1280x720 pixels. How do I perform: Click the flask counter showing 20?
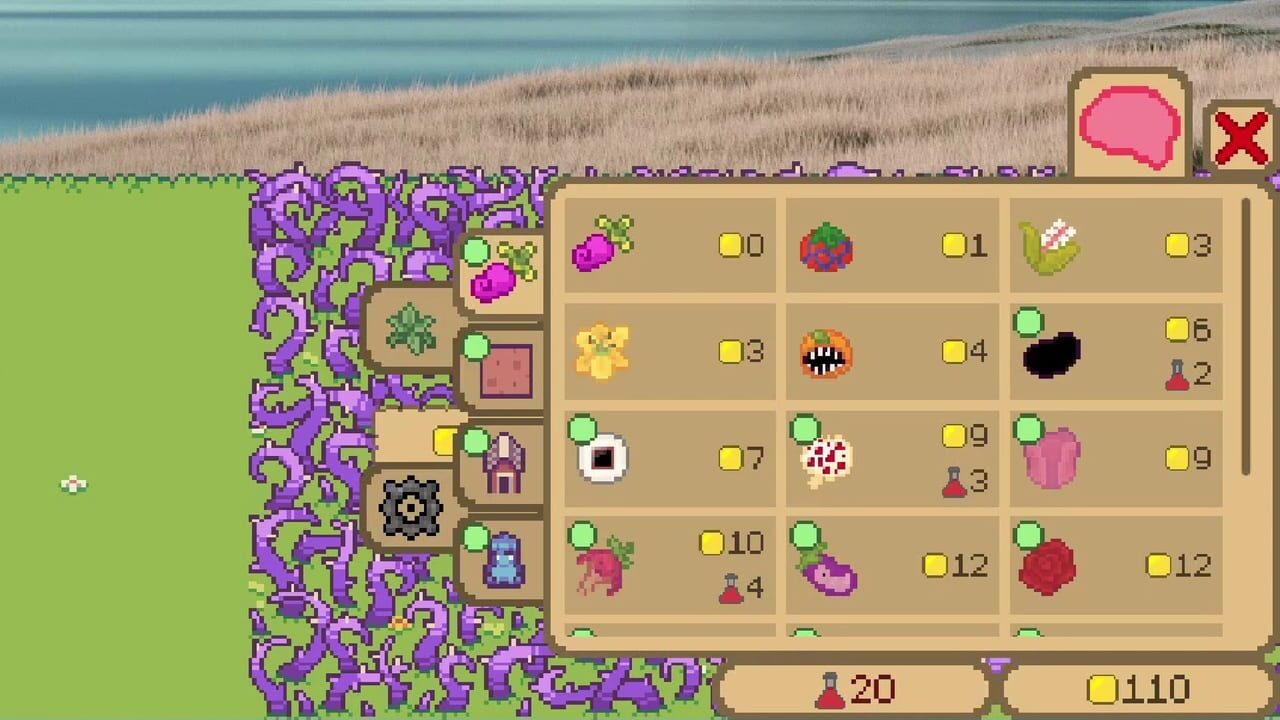click(x=855, y=690)
